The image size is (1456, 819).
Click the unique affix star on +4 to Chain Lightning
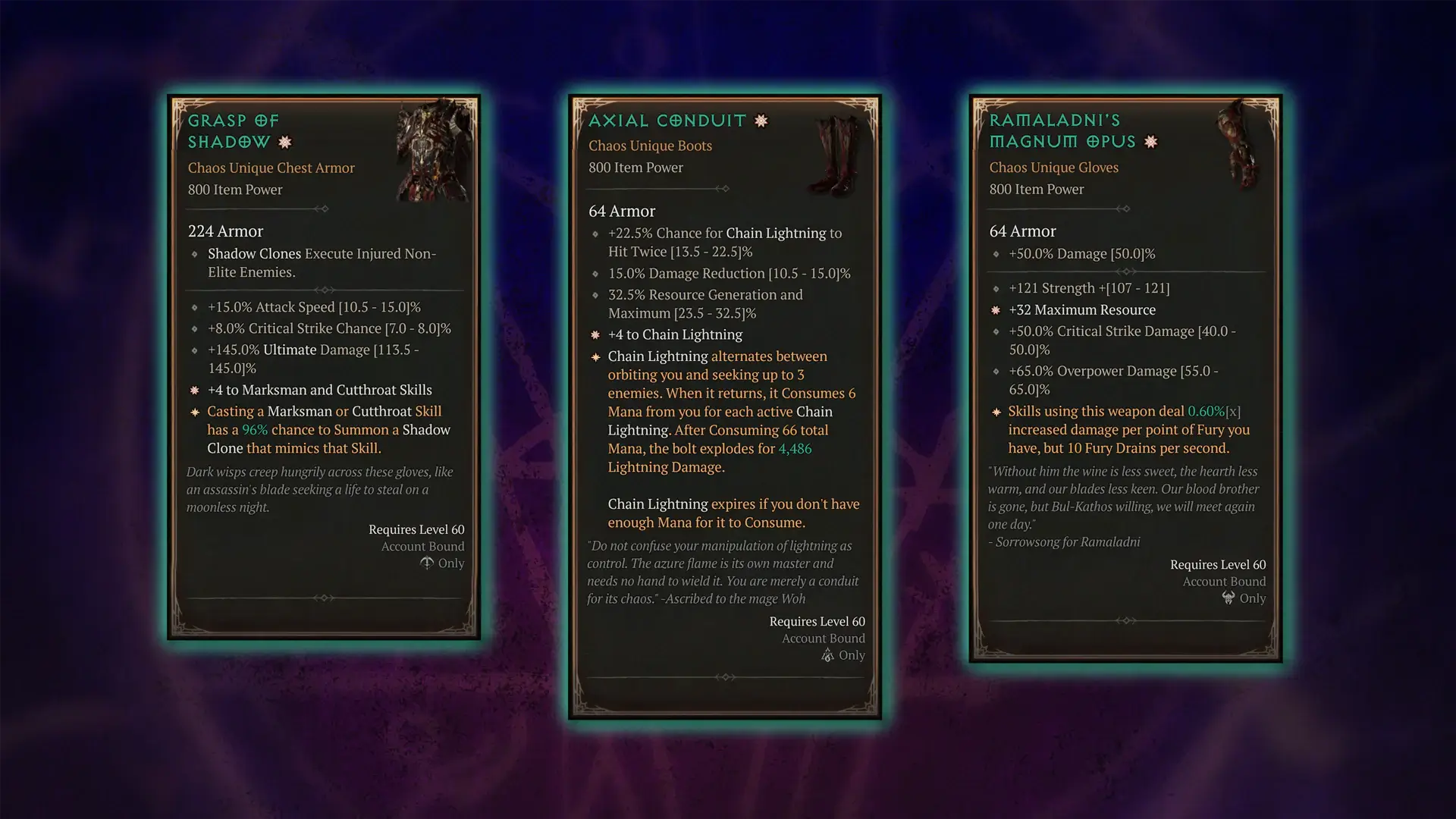click(x=595, y=334)
